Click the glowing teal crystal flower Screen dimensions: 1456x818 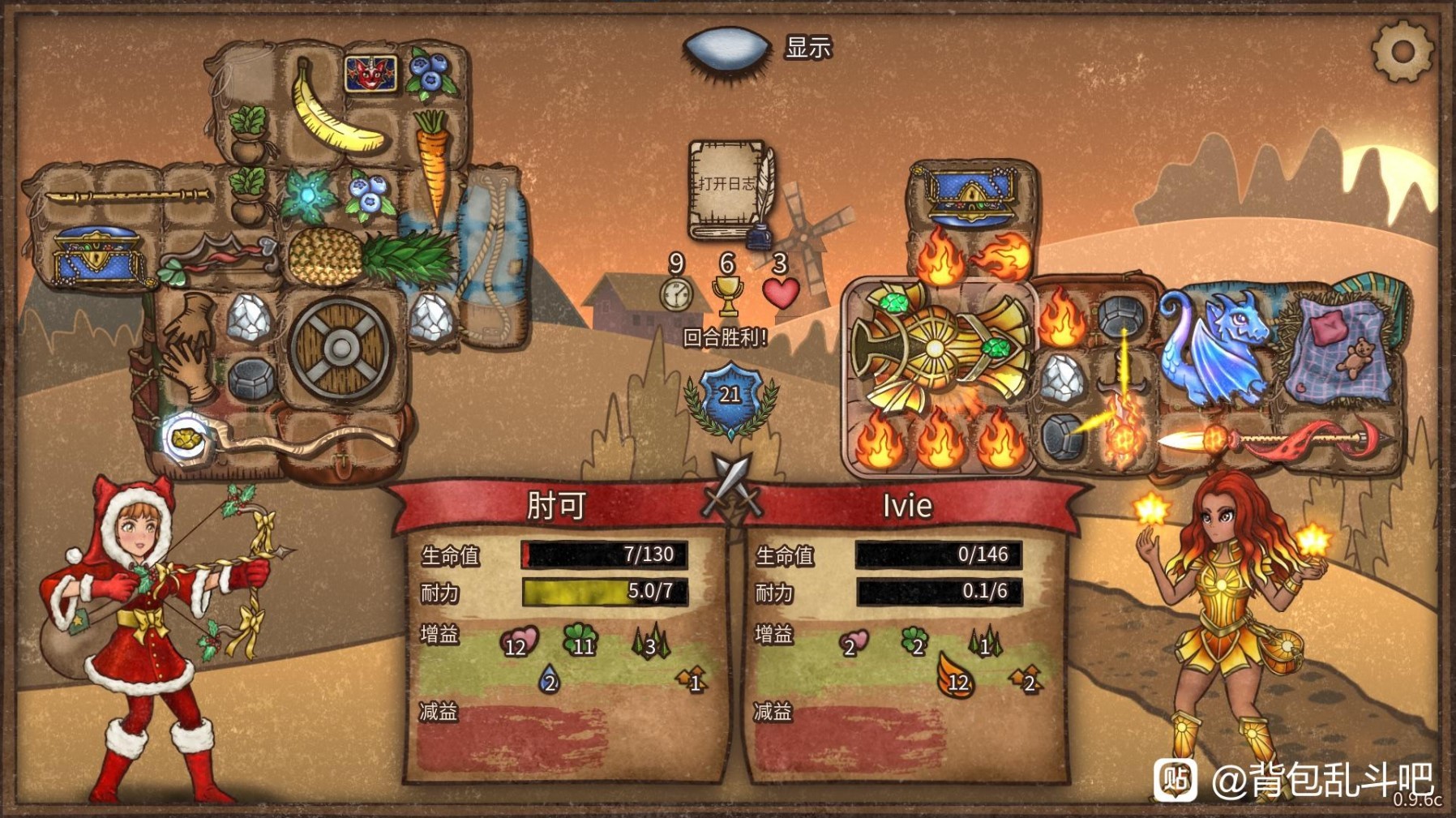(307, 197)
